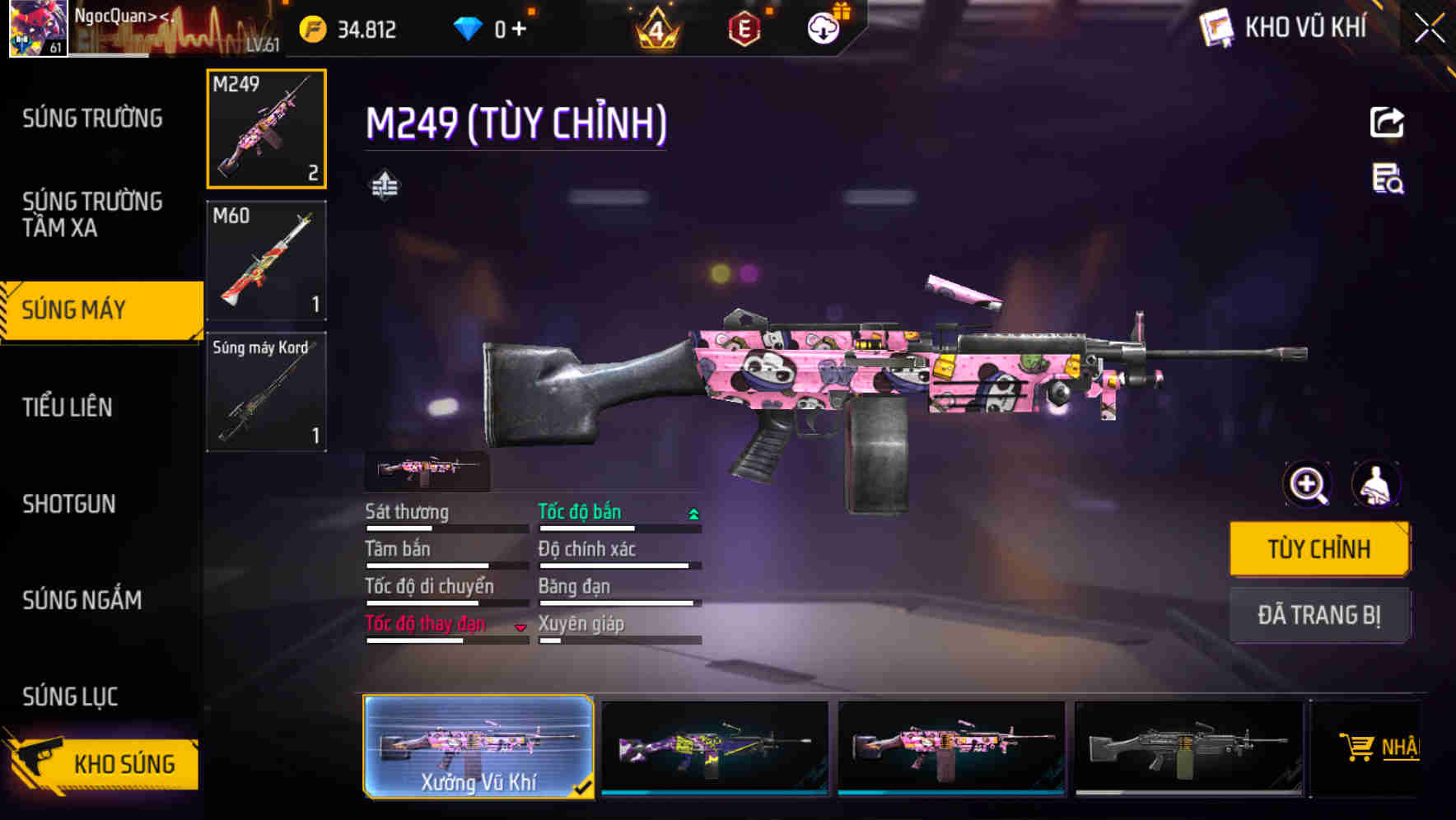
Task: Select the M60 weapon thumbnail
Action: click(265, 260)
